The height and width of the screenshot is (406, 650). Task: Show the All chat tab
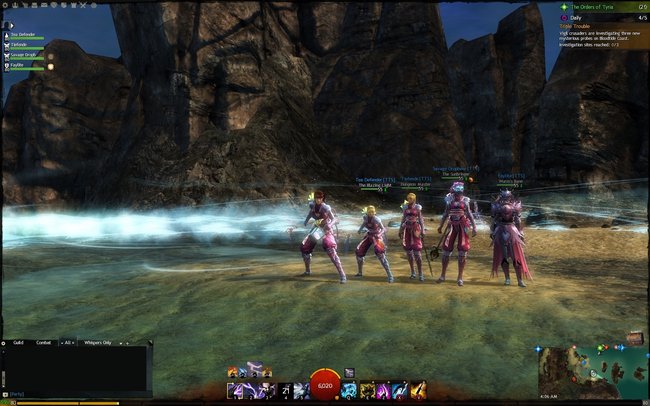point(69,342)
